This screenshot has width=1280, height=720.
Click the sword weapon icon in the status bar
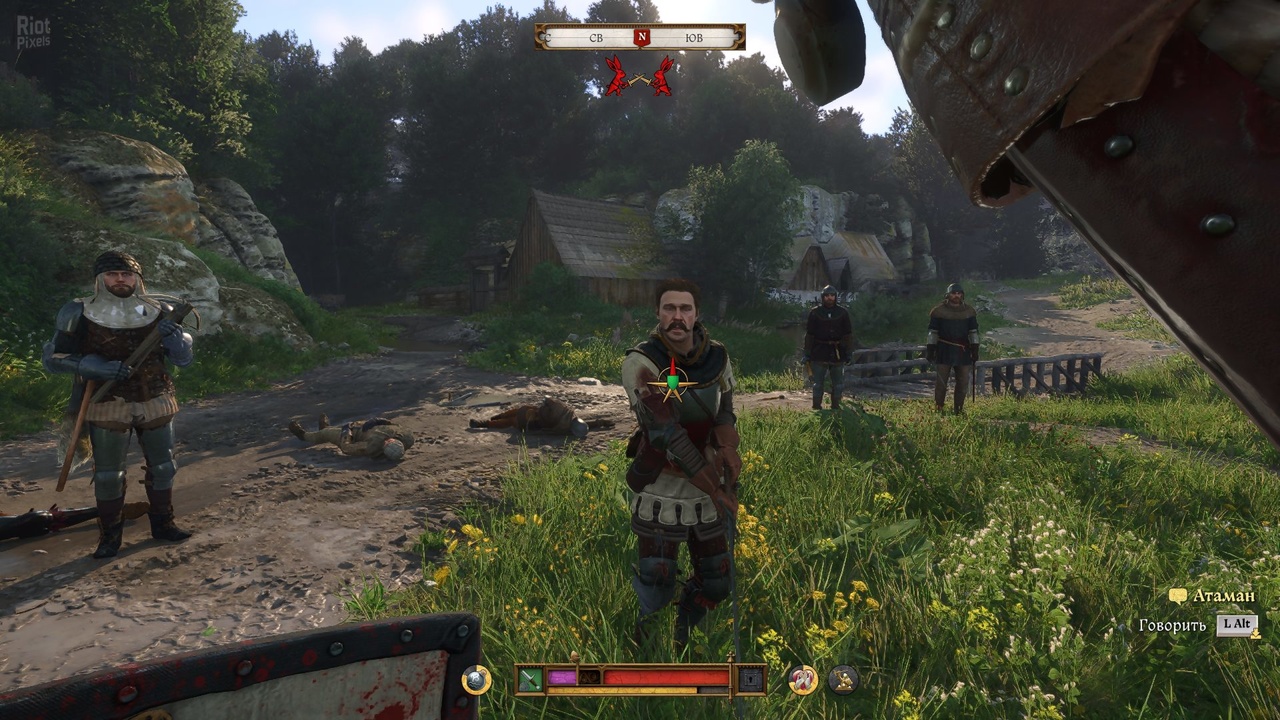point(528,677)
